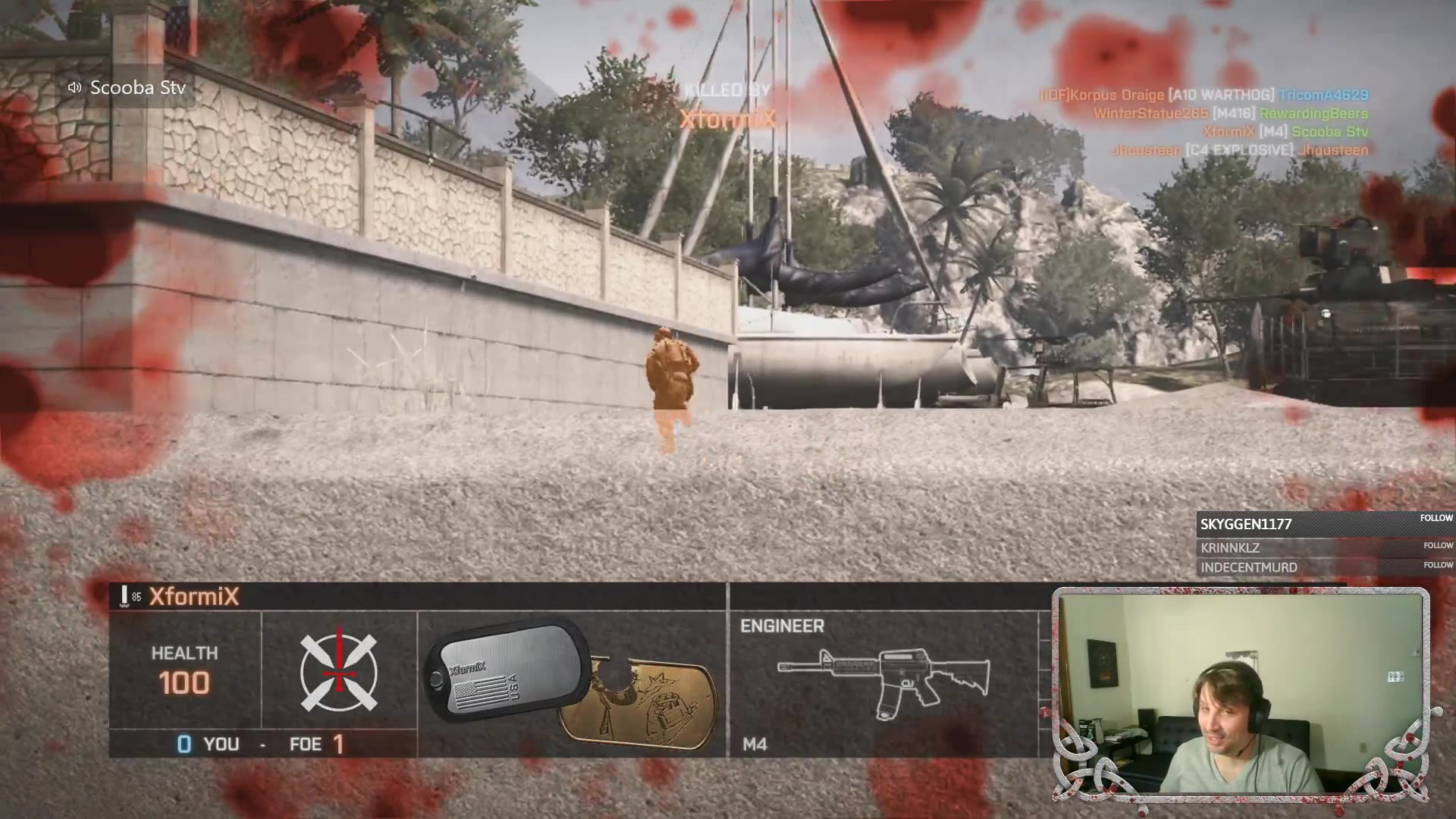Screen dimensions: 1456x819
Task: Select the KRINNKLZ follower row
Action: [x=1323, y=548]
